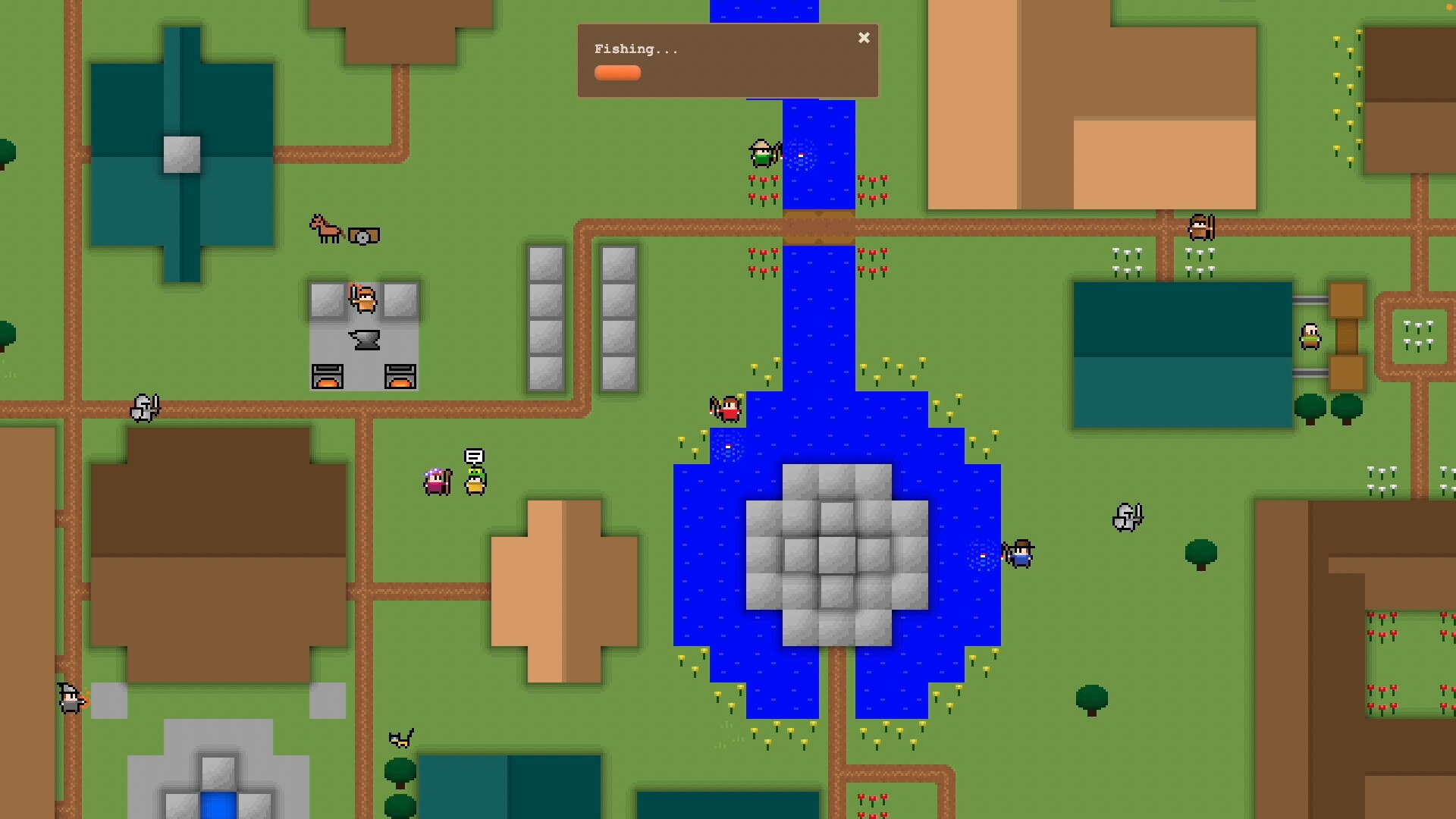Open the speech bubble above the green villager

click(x=474, y=457)
